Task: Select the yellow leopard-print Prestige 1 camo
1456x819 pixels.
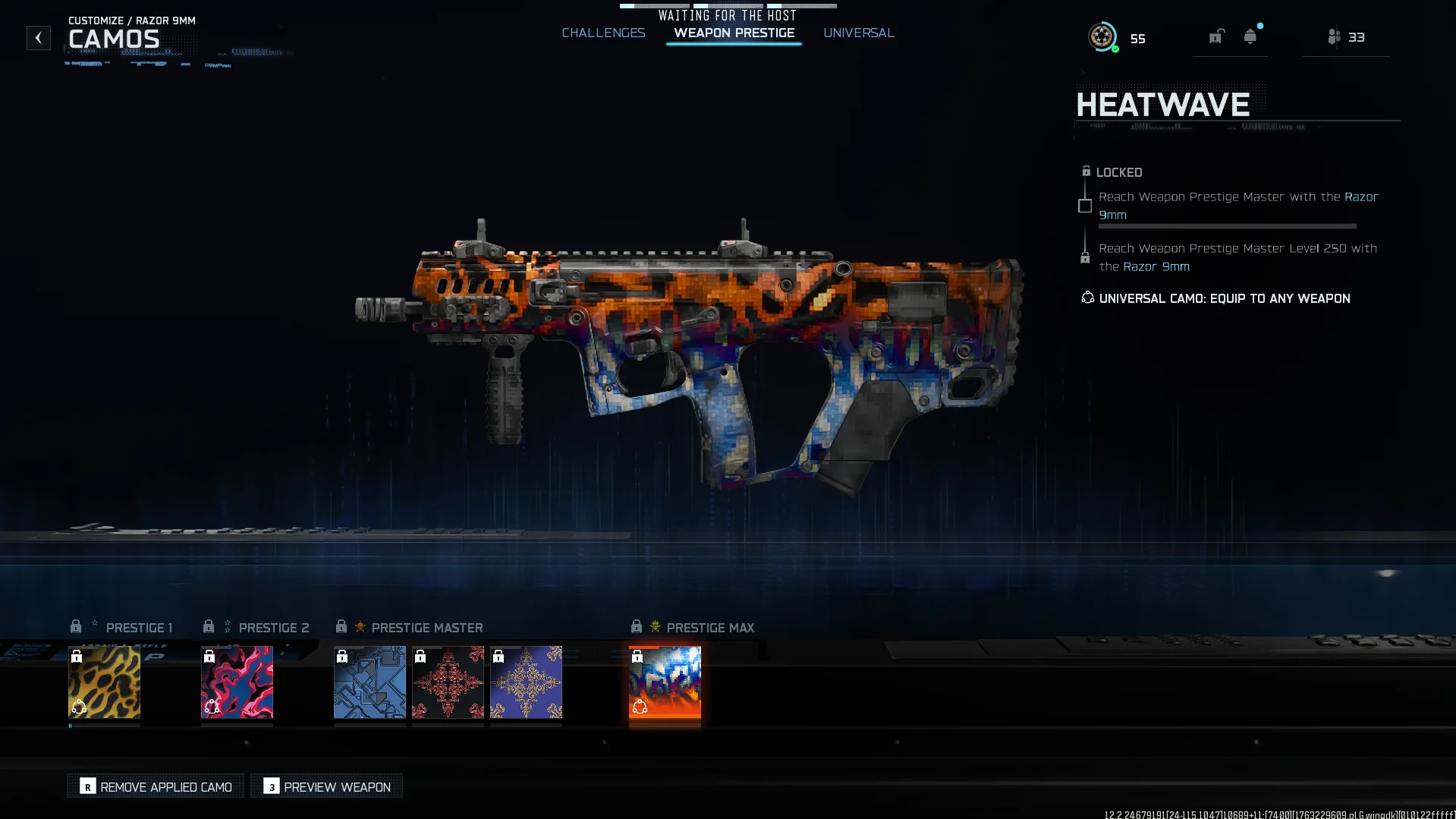Action: coord(104,682)
